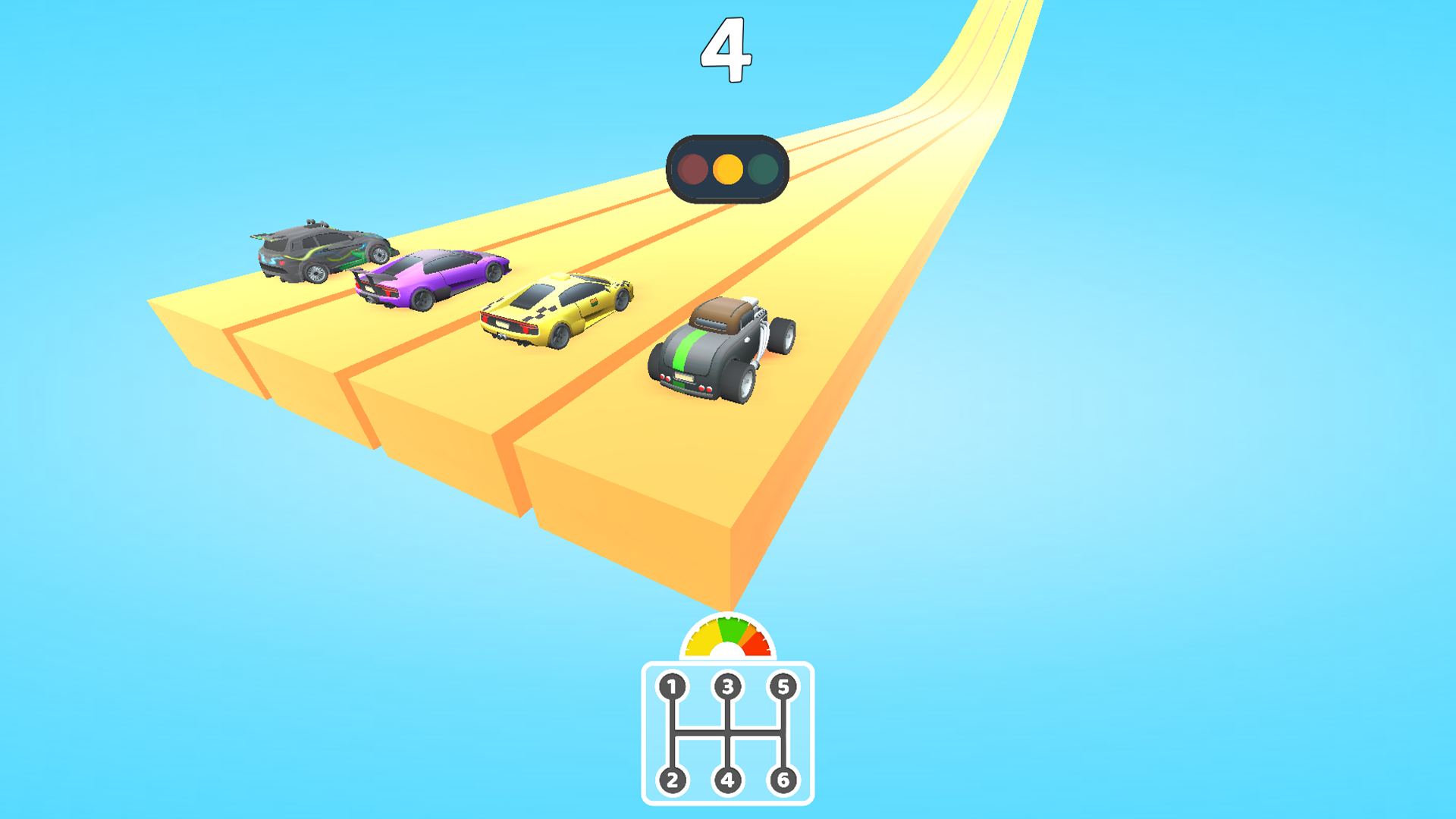Select the purple sports car
Image resolution: width=1456 pixels, height=819 pixels.
(x=432, y=281)
